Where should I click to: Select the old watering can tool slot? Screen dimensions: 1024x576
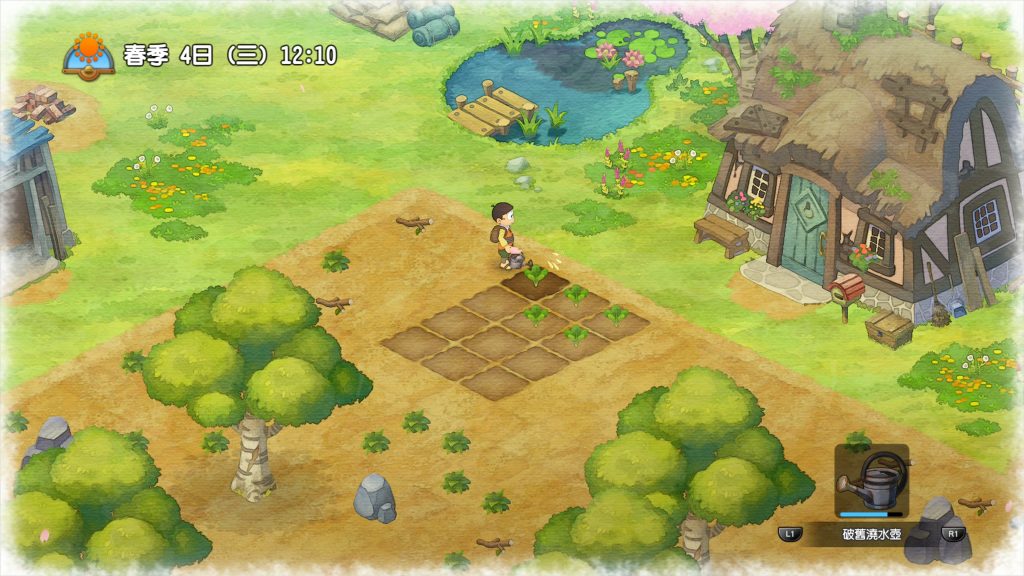pyautogui.click(x=872, y=482)
